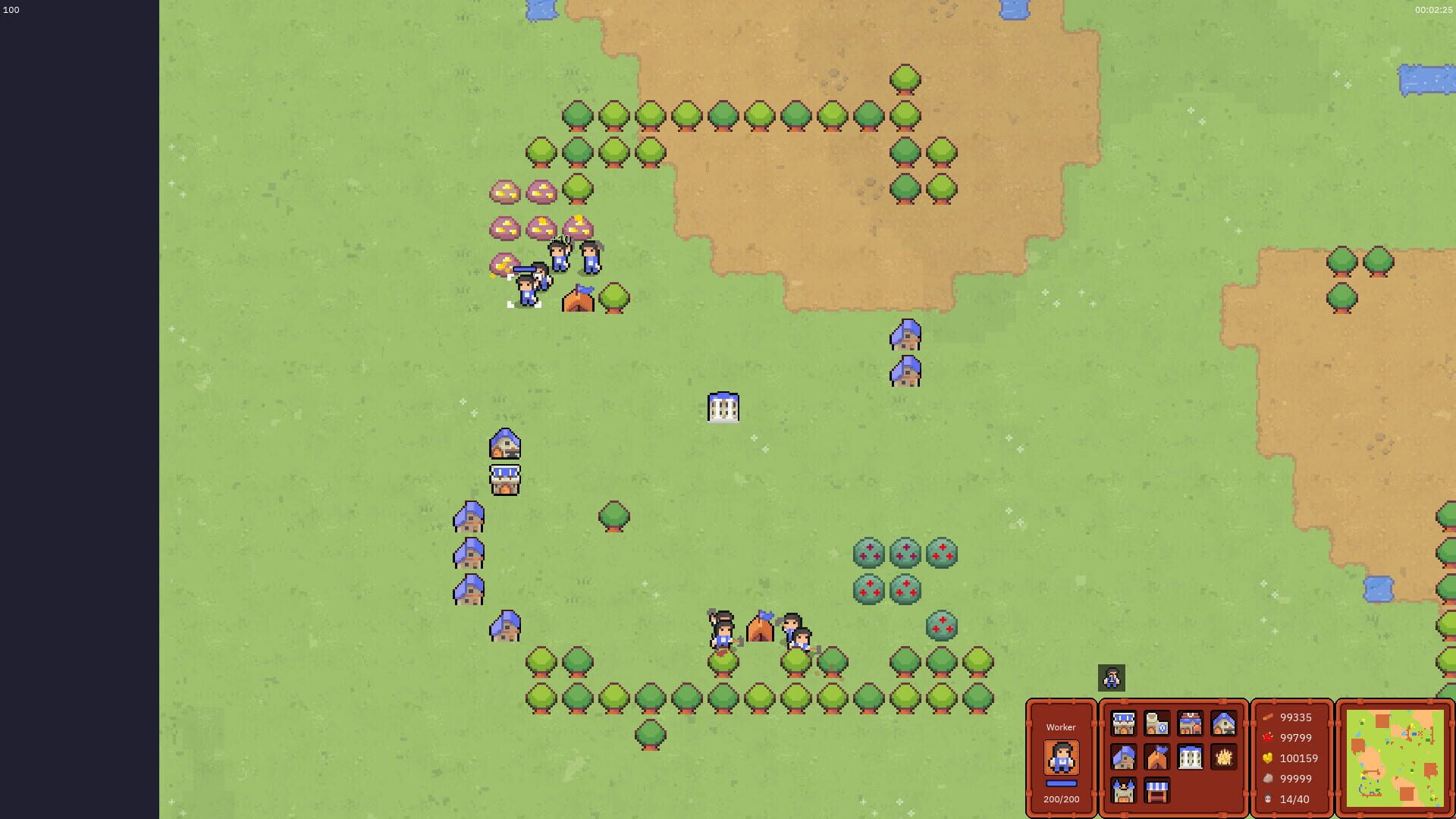1456x819 pixels.
Task: Click the minimap in the bottom right corner
Action: coord(1396,758)
